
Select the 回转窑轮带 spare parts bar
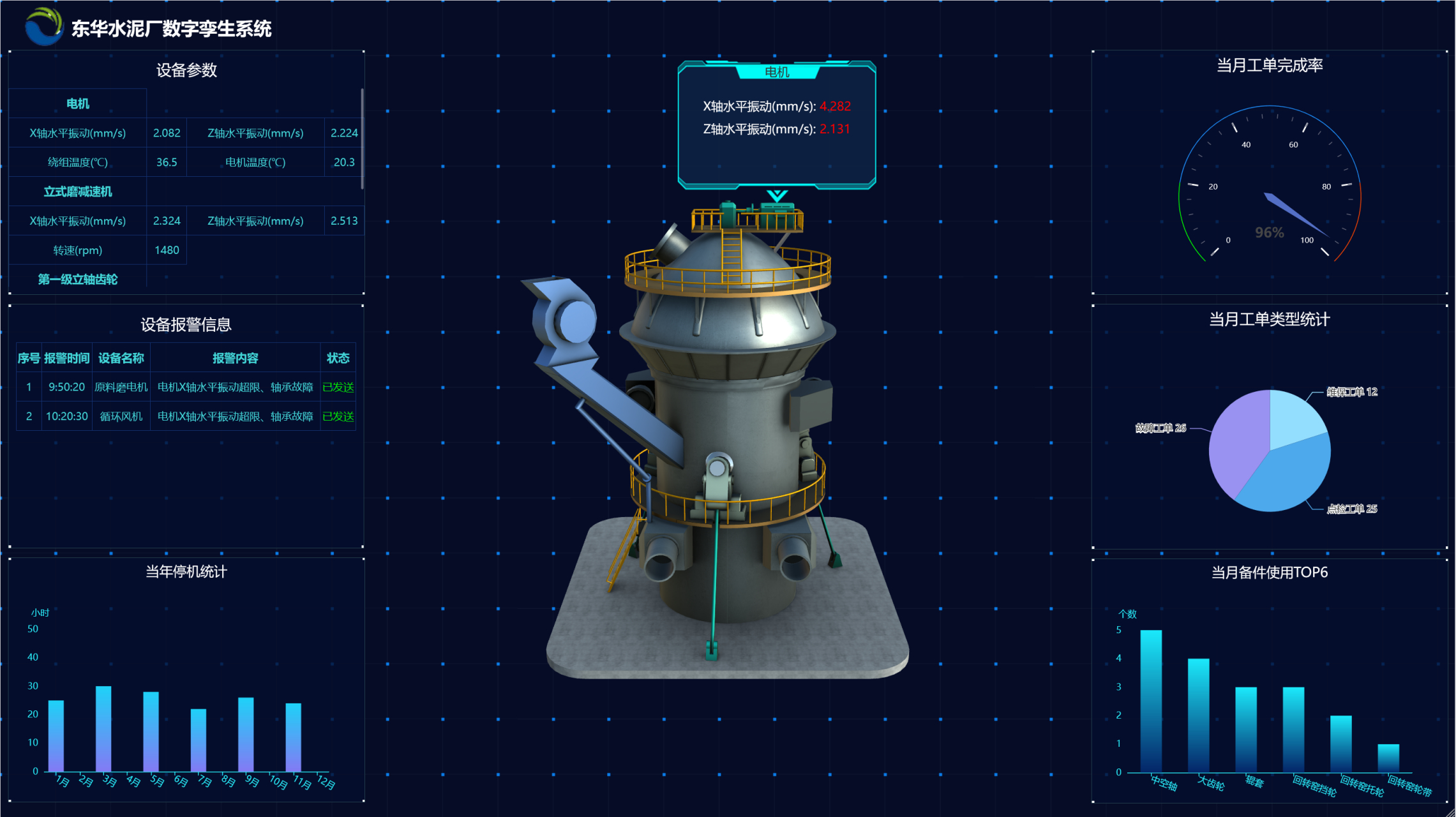click(x=1388, y=758)
